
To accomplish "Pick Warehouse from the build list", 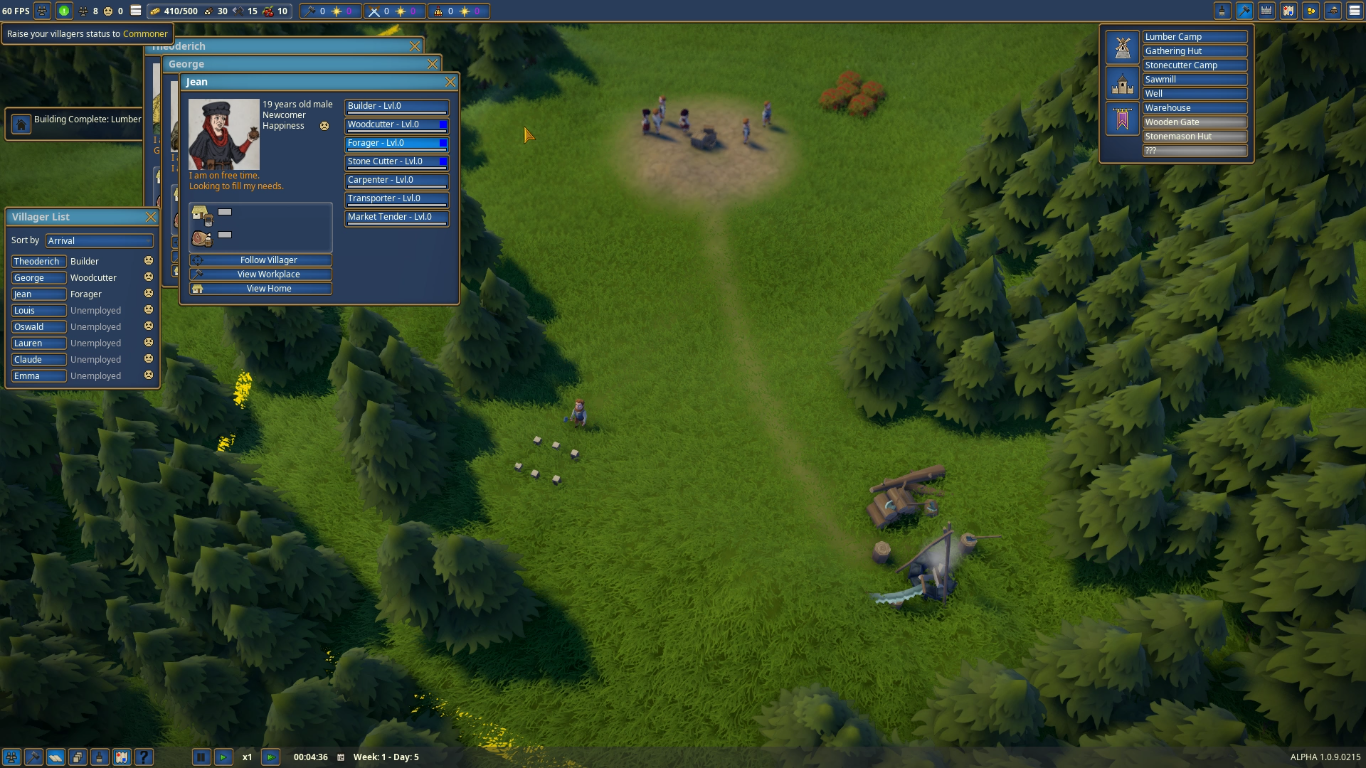I will click(1195, 108).
